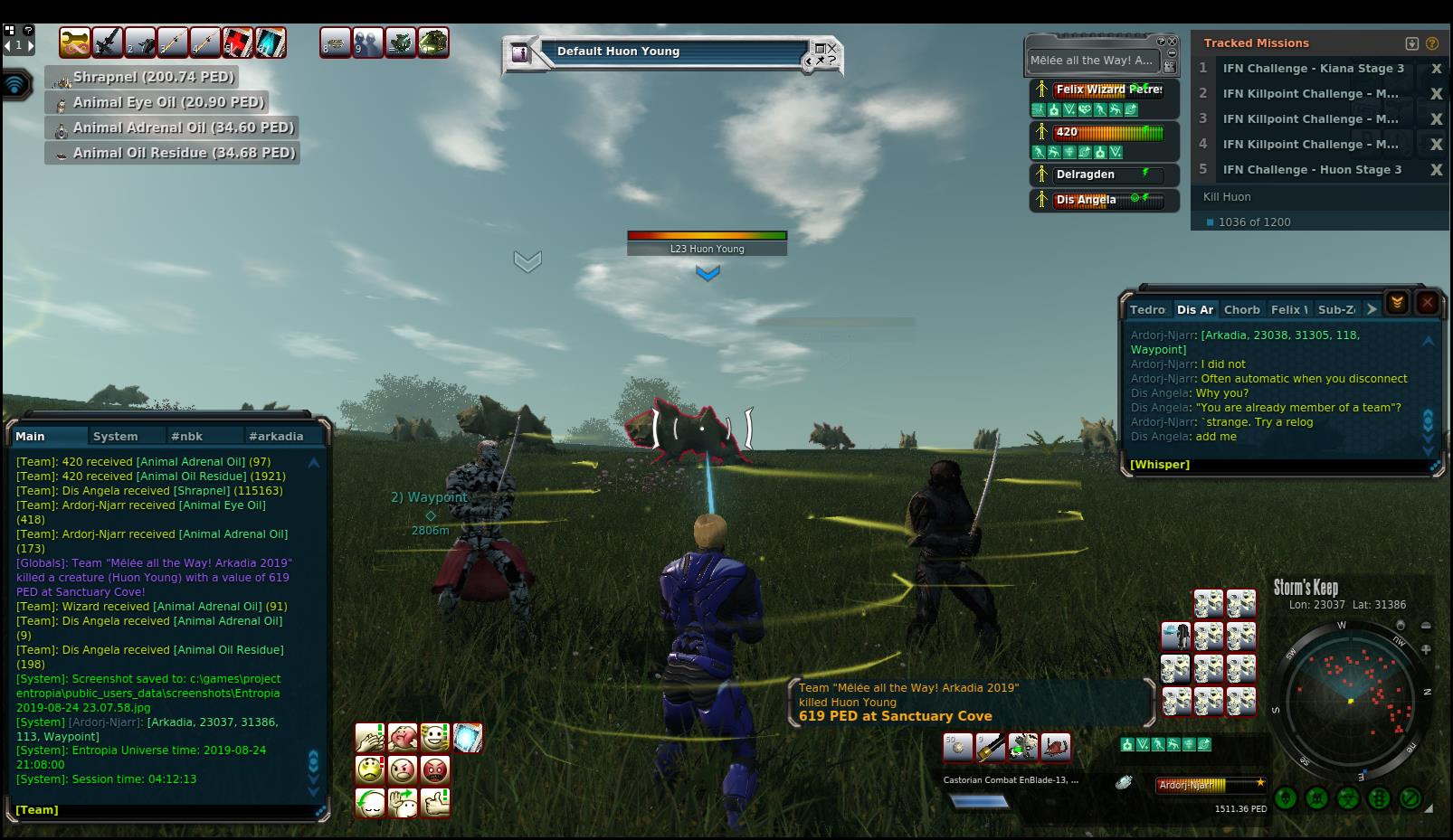Remove IFN Challenge Kiana Stage 3 mission
This screenshot has width=1453, height=840.
pos(1435,69)
